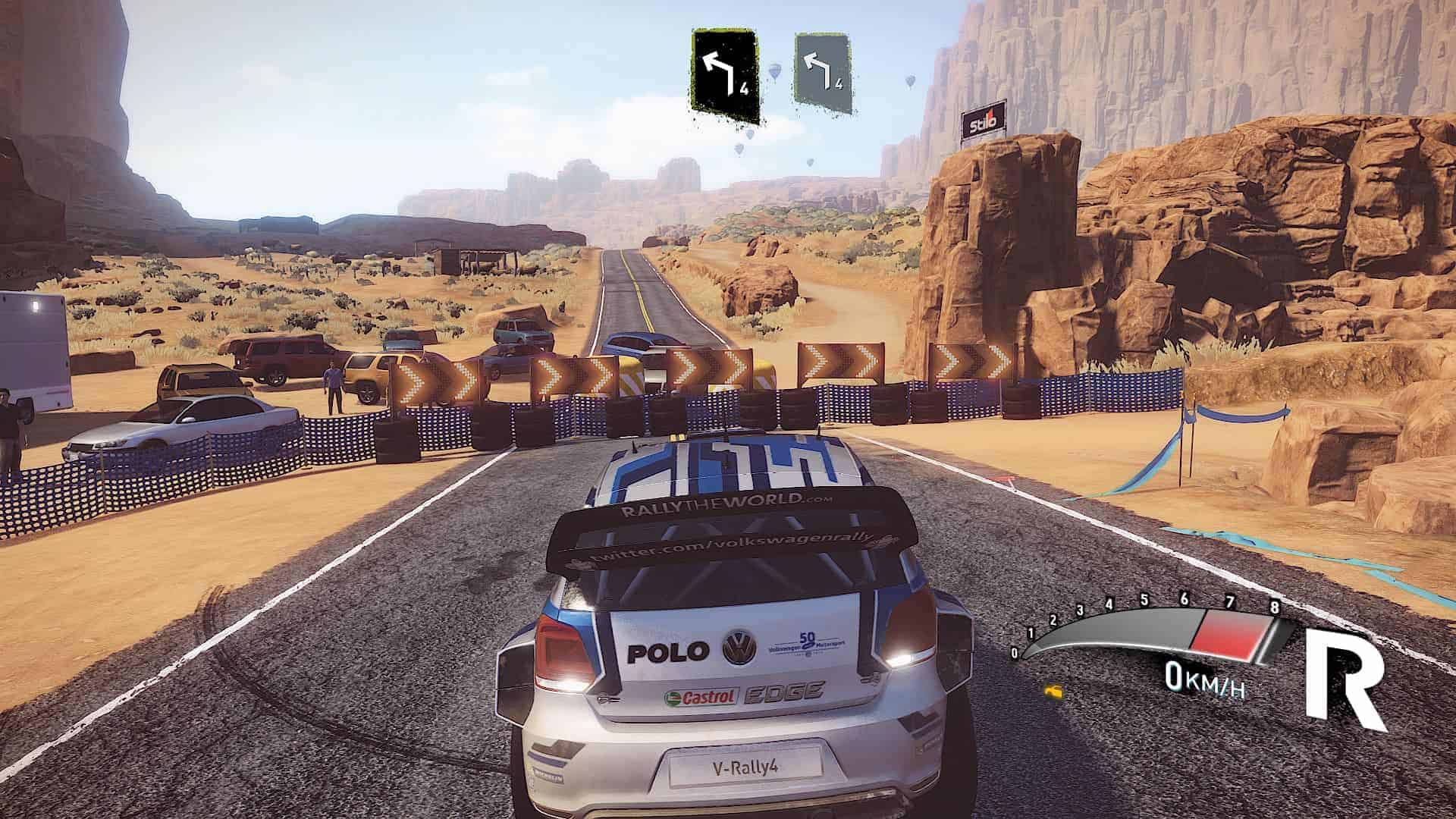The height and width of the screenshot is (819, 1456).
Task: Click the dimmed upcoming left-turn pace note
Action: pos(823,74)
